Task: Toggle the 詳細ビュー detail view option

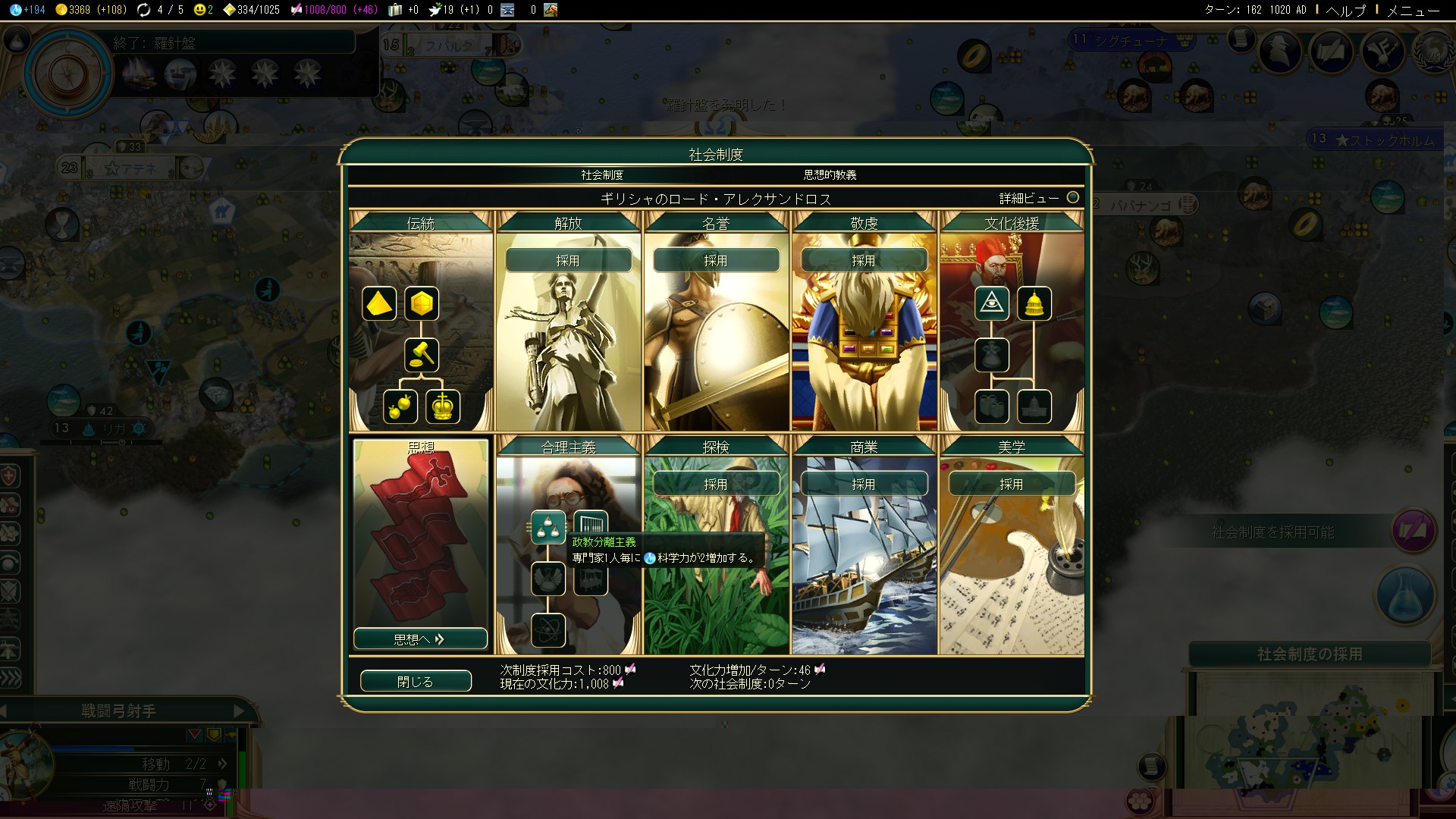Action: (x=1073, y=198)
